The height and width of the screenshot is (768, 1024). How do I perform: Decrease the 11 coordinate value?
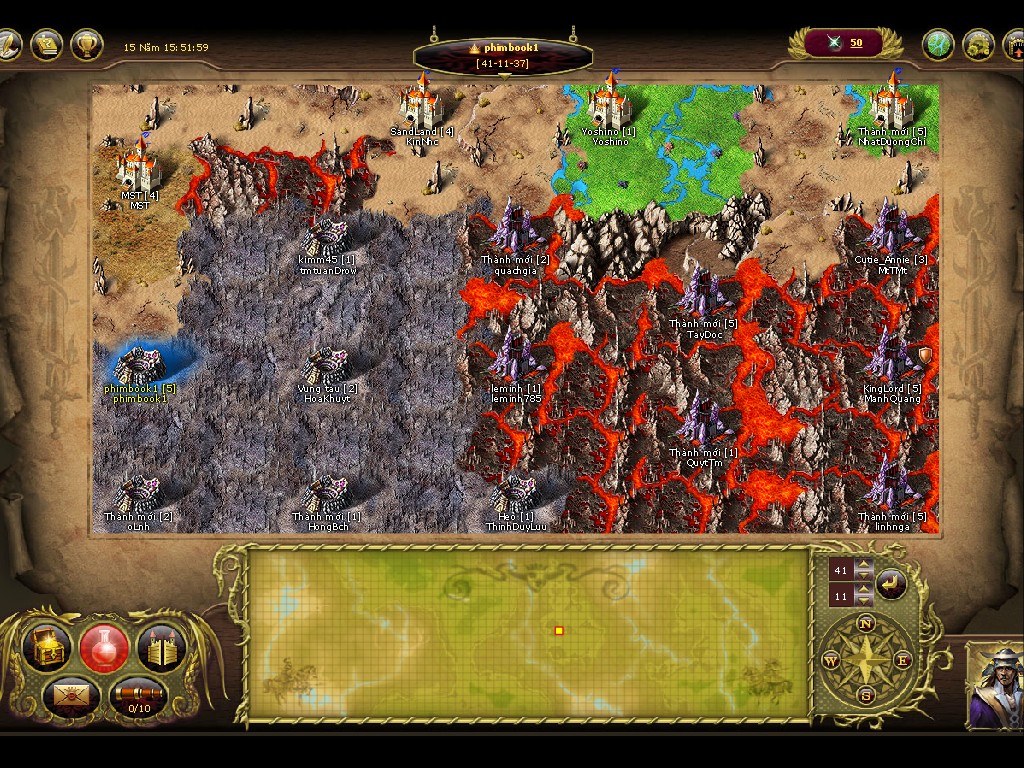(x=864, y=602)
